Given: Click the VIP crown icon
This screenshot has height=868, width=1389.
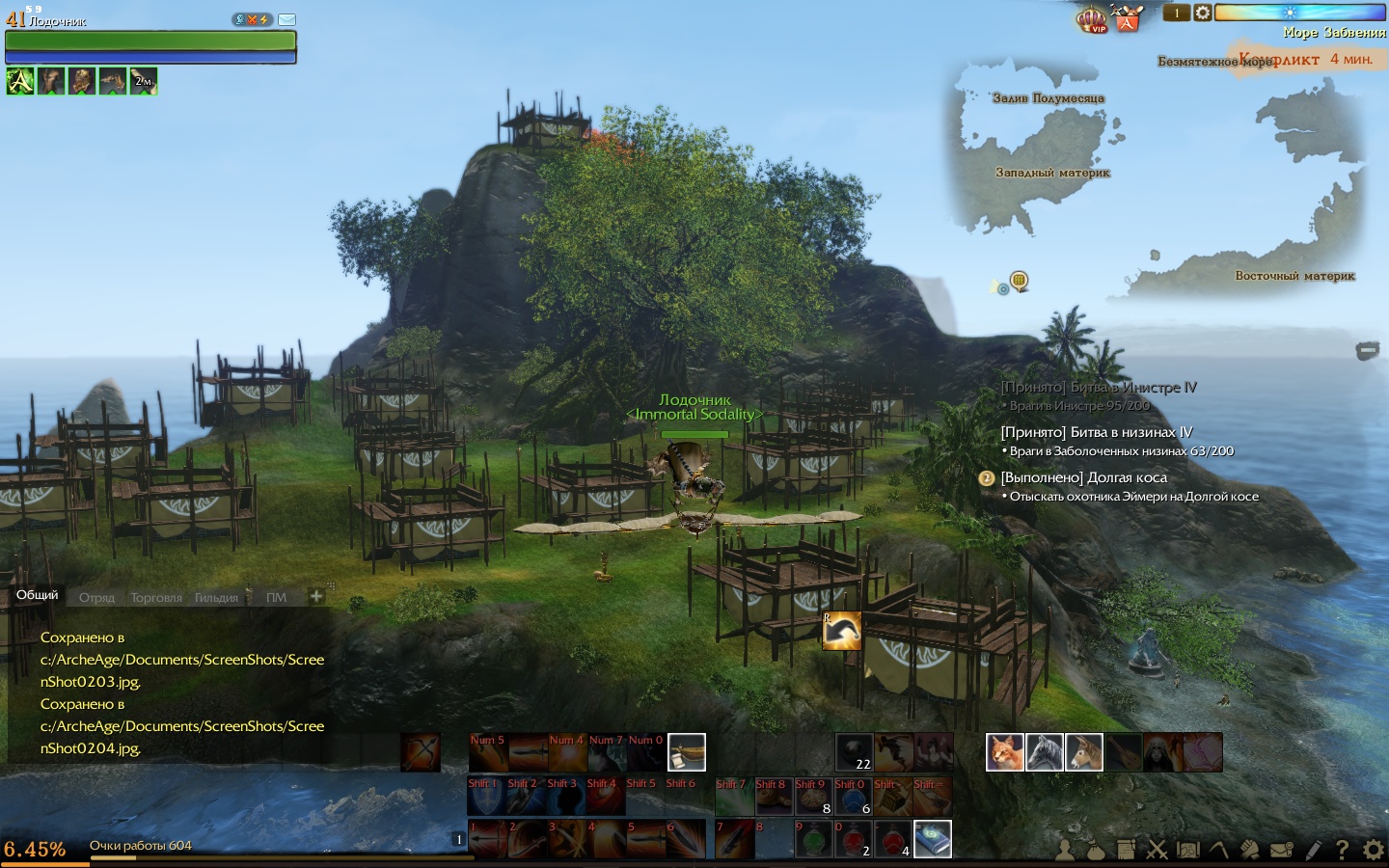Looking at the screenshot, I should [x=1091, y=19].
